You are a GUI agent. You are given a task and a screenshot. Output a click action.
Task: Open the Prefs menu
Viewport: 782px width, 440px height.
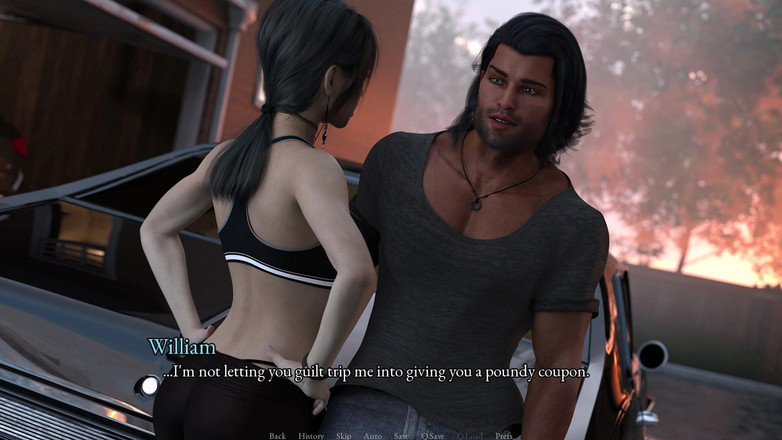[x=504, y=436]
